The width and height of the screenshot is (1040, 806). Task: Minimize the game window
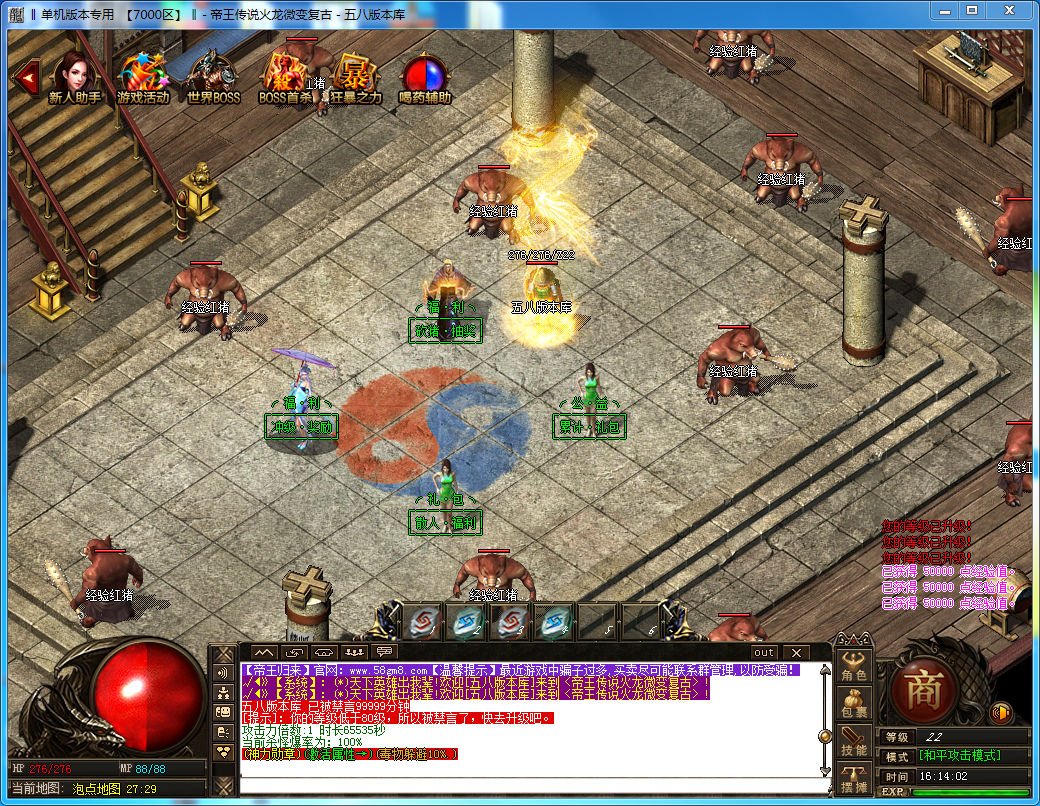coord(947,11)
